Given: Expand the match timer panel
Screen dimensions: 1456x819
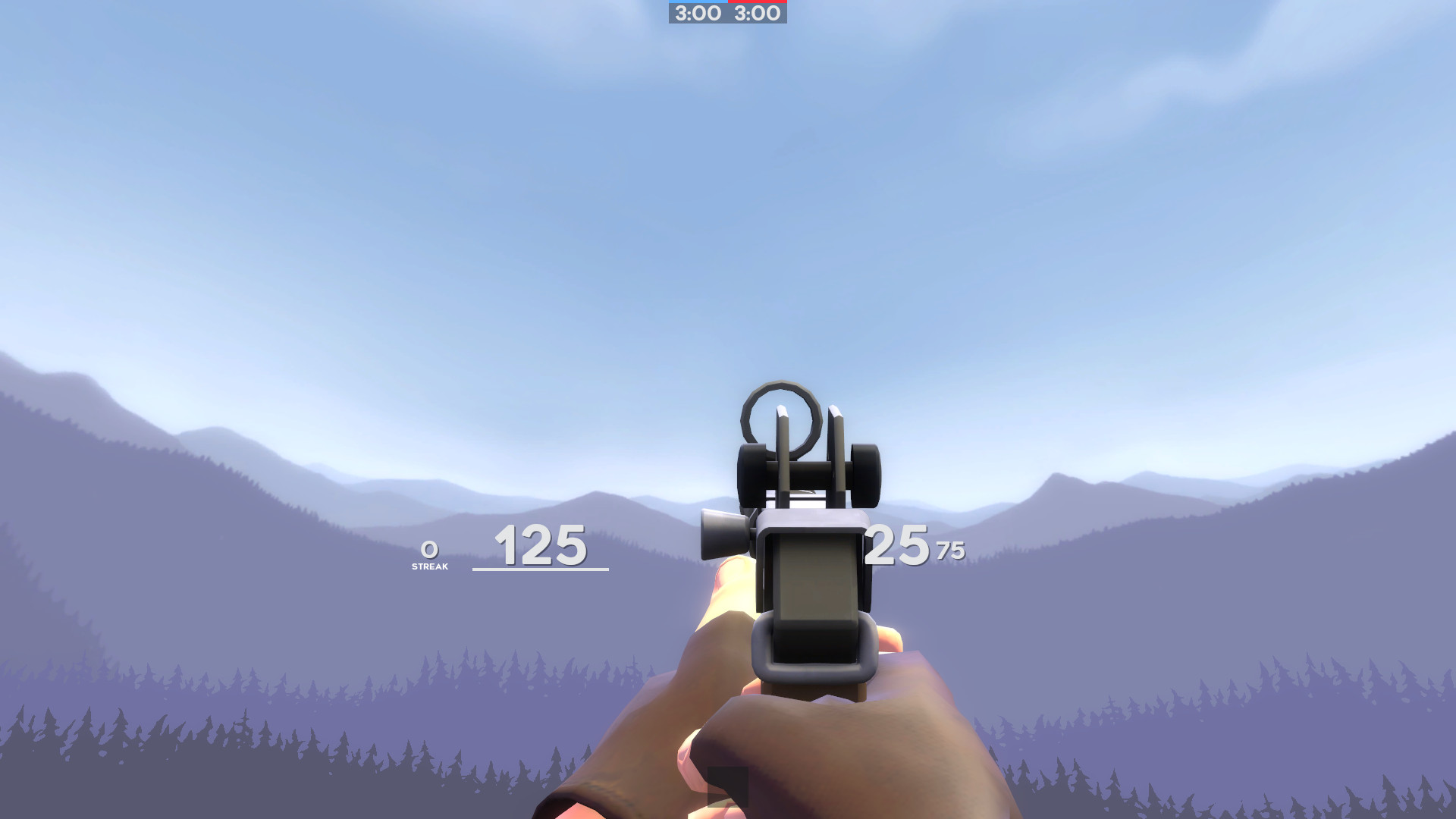Looking at the screenshot, I should (726, 14).
